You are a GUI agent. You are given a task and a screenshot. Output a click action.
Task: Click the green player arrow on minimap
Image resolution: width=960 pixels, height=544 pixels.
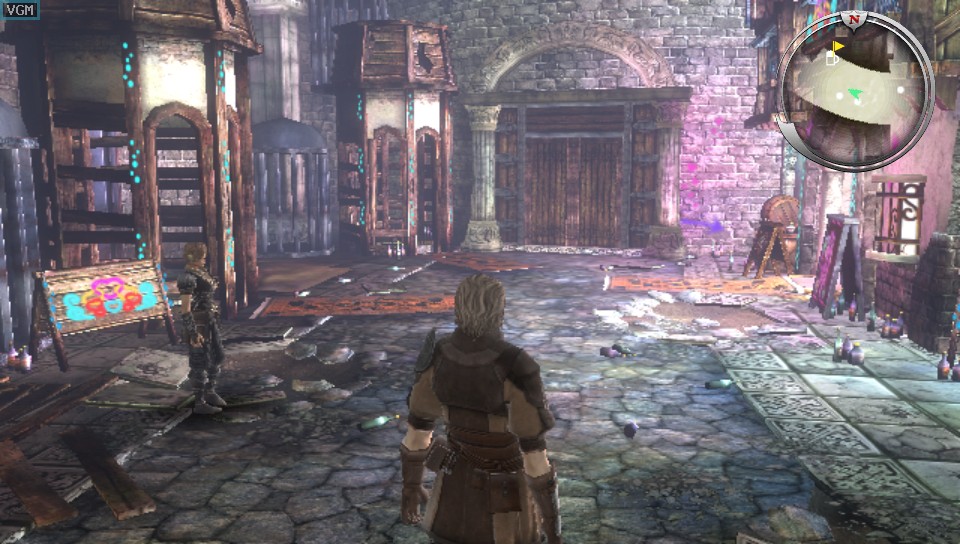point(855,95)
